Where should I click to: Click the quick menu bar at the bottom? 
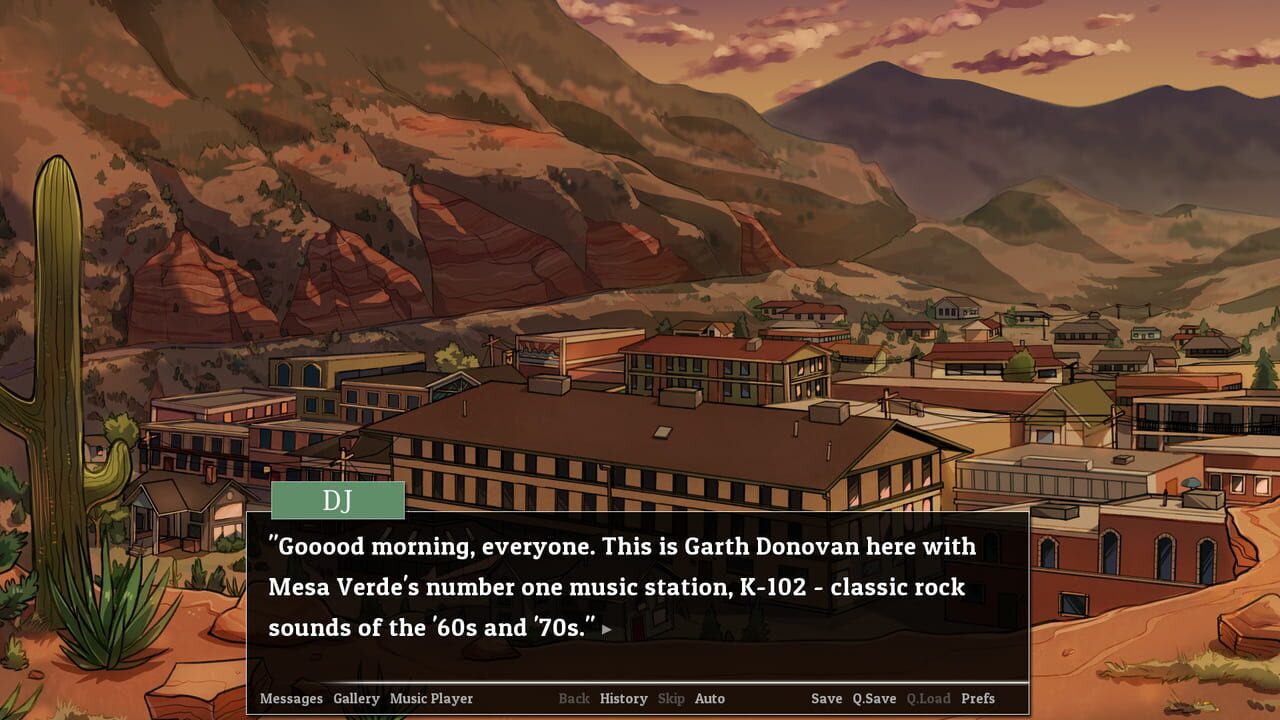640,699
